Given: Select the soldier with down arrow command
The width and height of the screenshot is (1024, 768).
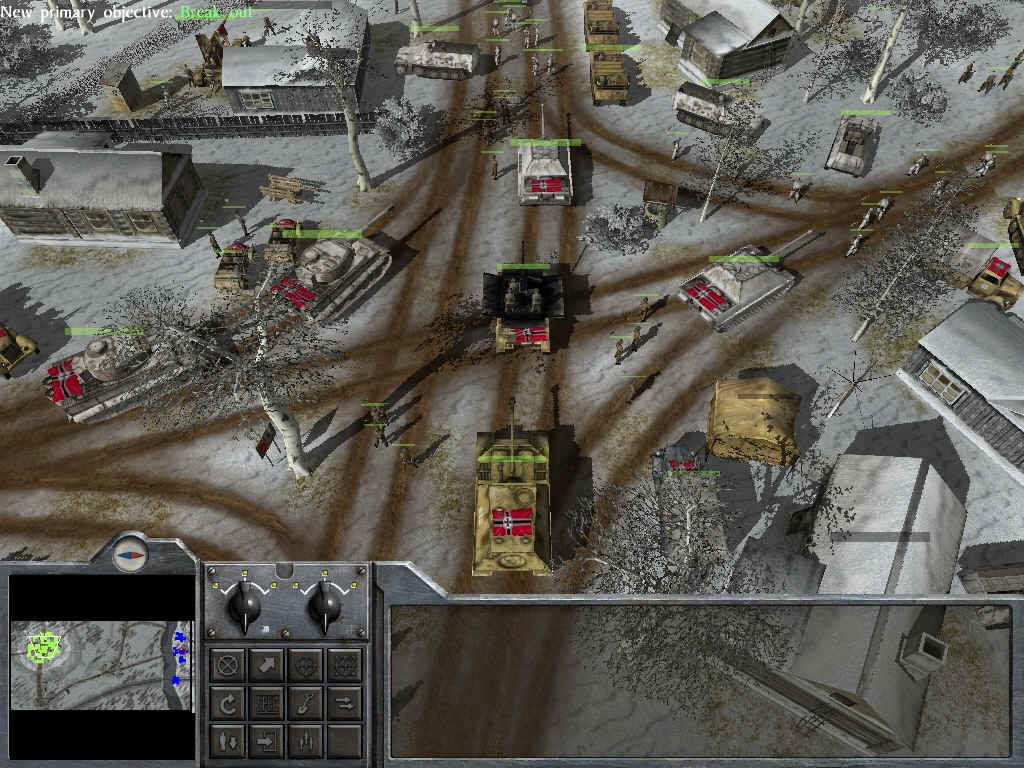Looking at the screenshot, I should point(228,742).
